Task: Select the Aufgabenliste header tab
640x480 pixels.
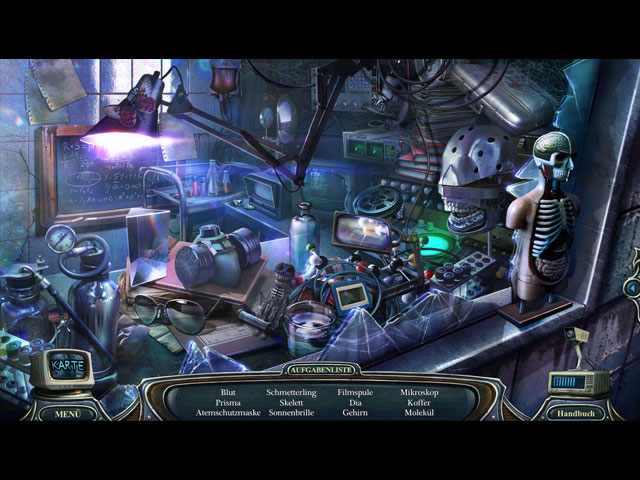Action: click(x=320, y=369)
